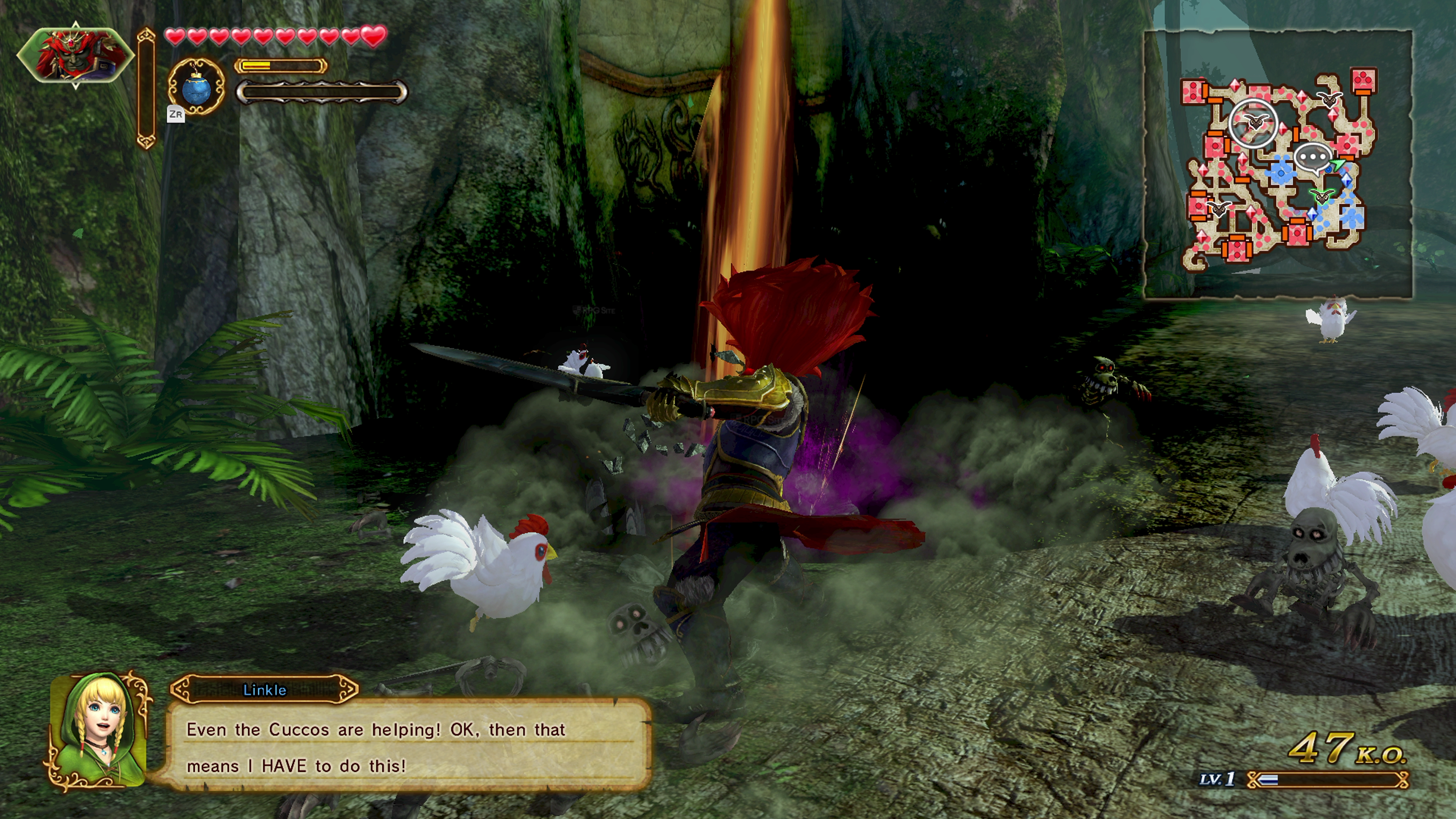1456x819 pixels.
Task: Click the Ganondorf character portrait
Action: [x=75, y=55]
